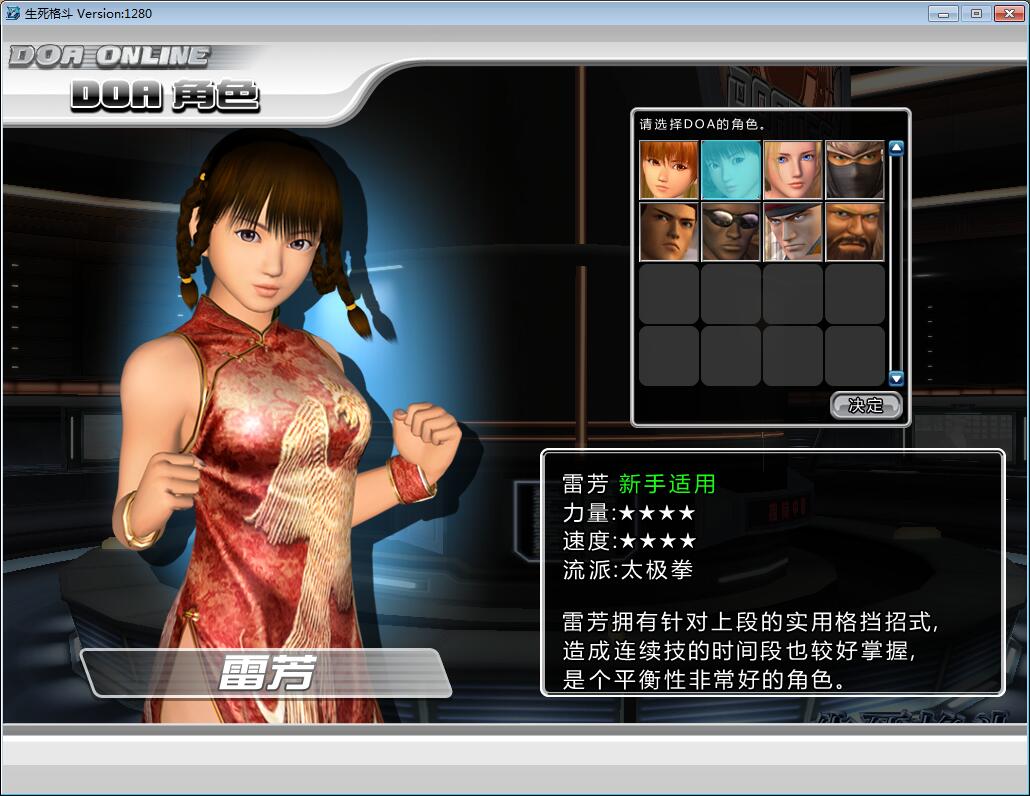The height and width of the screenshot is (796, 1030).
Task: Click the character list scroll-down arrow
Action: coord(896,379)
